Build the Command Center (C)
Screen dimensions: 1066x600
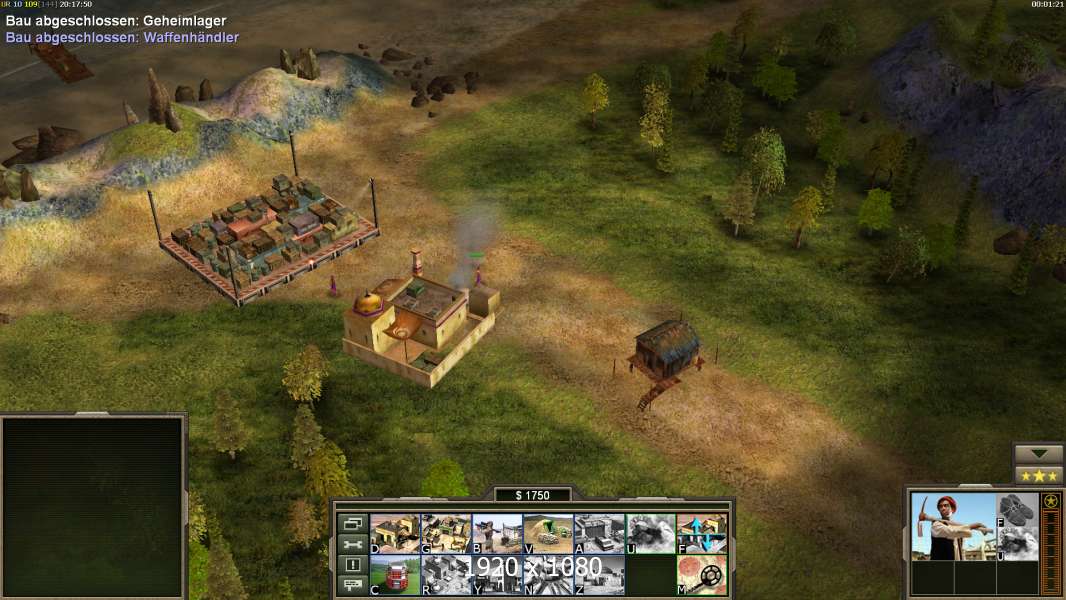coord(395,574)
